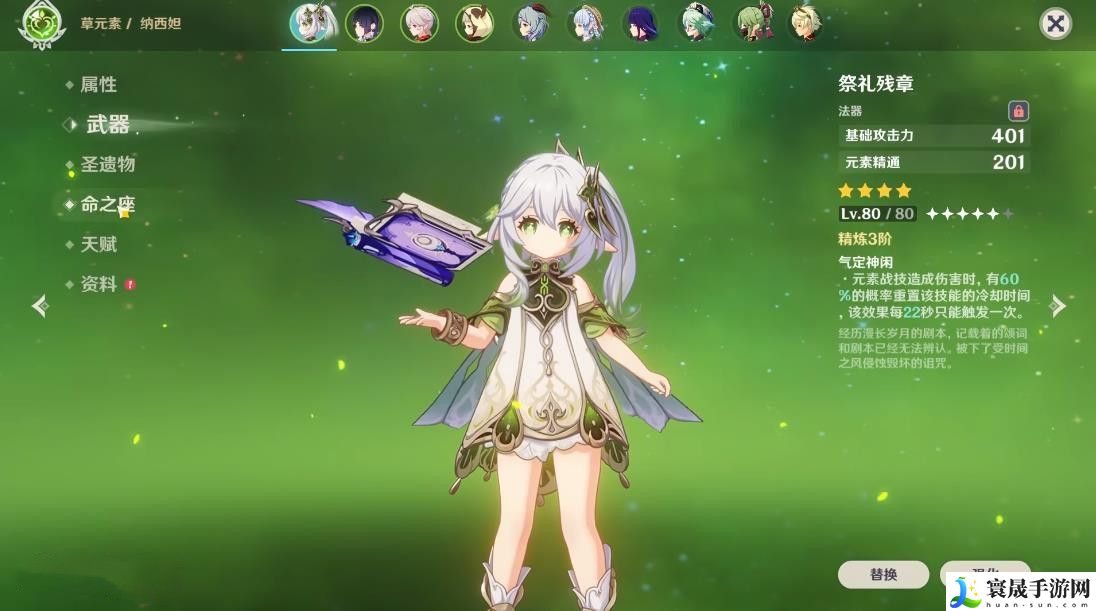Choose the Wanderer portrait with dark hat
This screenshot has width=1096, height=611.
[364, 24]
